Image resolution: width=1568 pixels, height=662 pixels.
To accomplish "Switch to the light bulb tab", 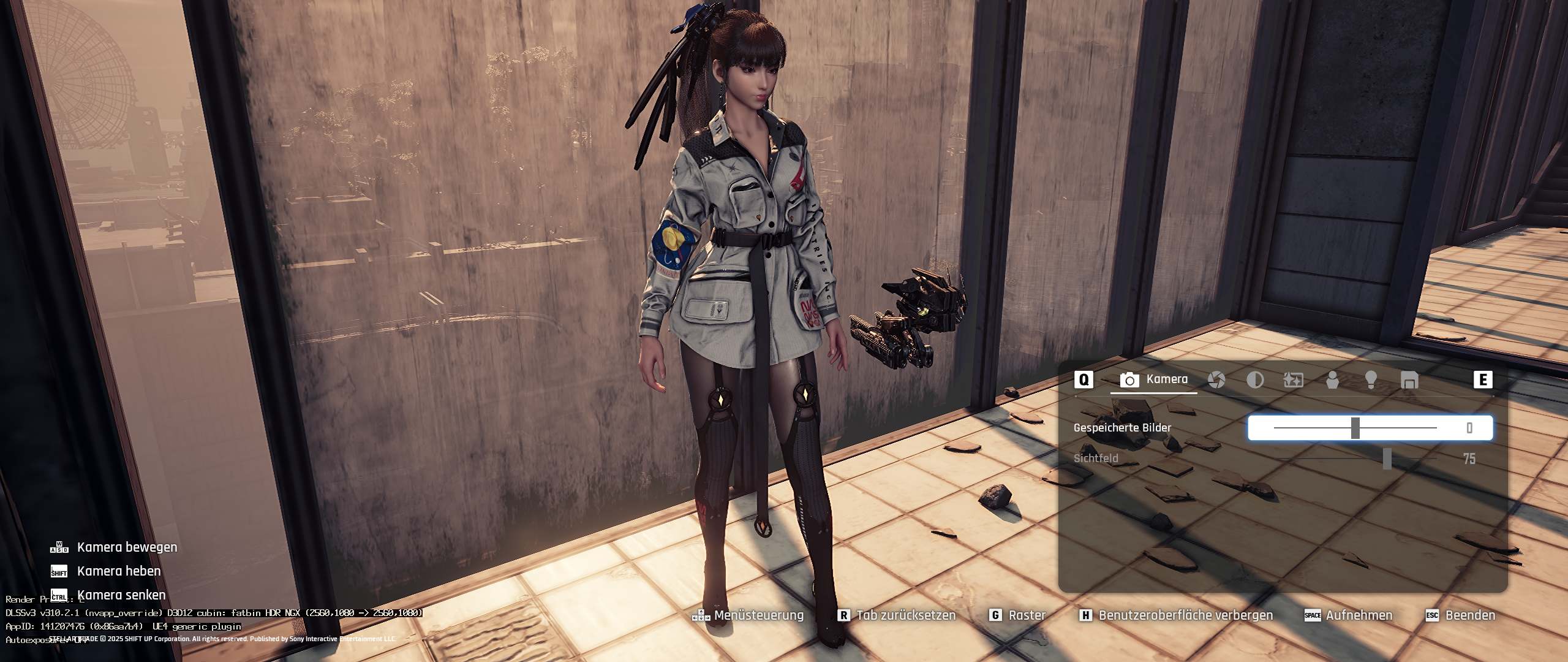I will point(1371,380).
